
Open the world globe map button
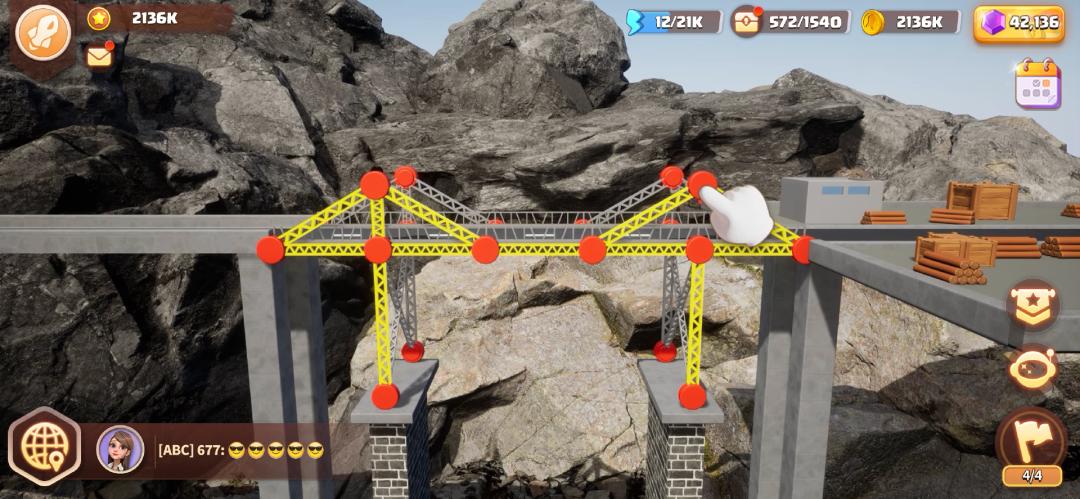pos(44,447)
